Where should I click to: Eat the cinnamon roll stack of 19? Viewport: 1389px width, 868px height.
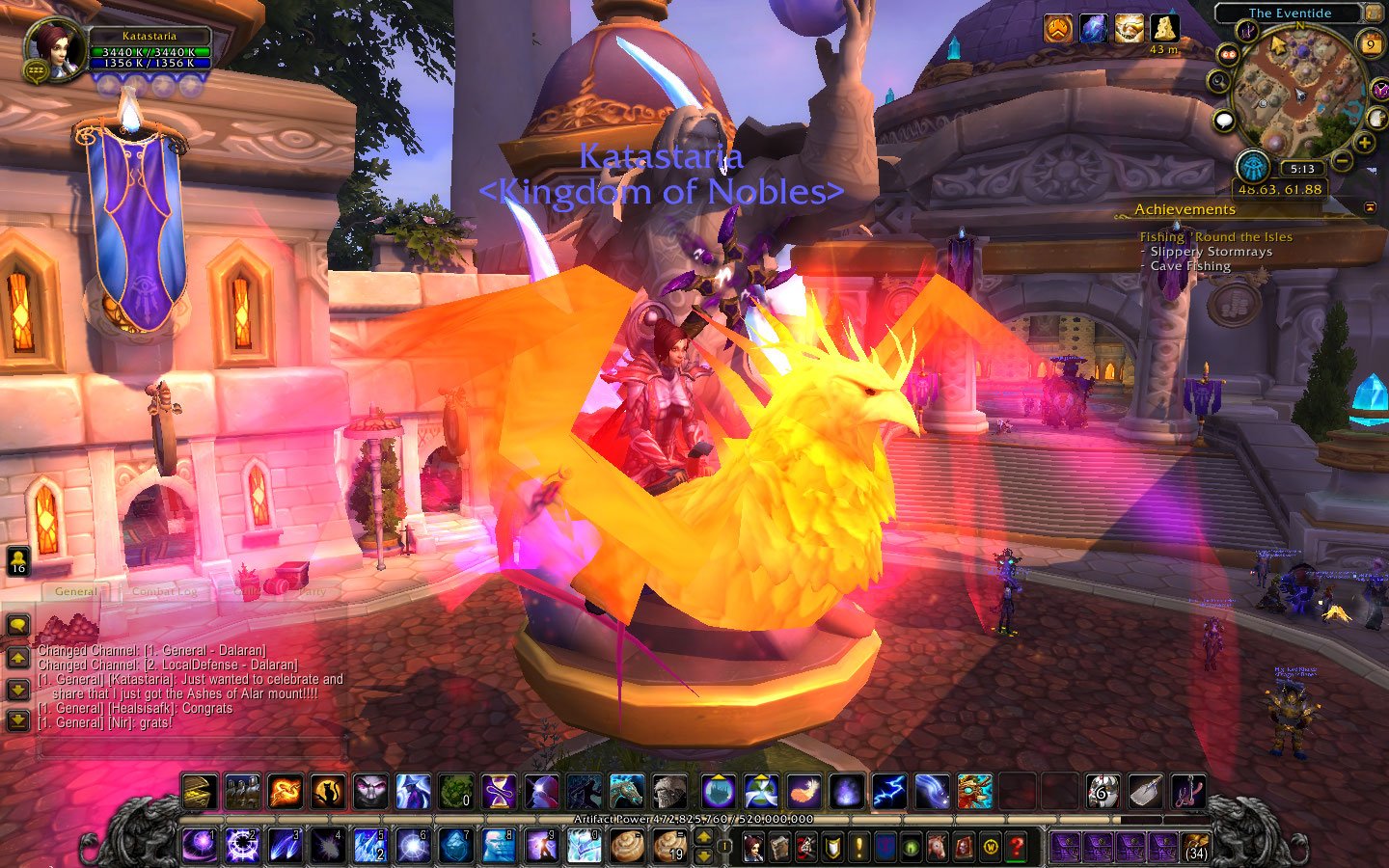(x=669, y=846)
